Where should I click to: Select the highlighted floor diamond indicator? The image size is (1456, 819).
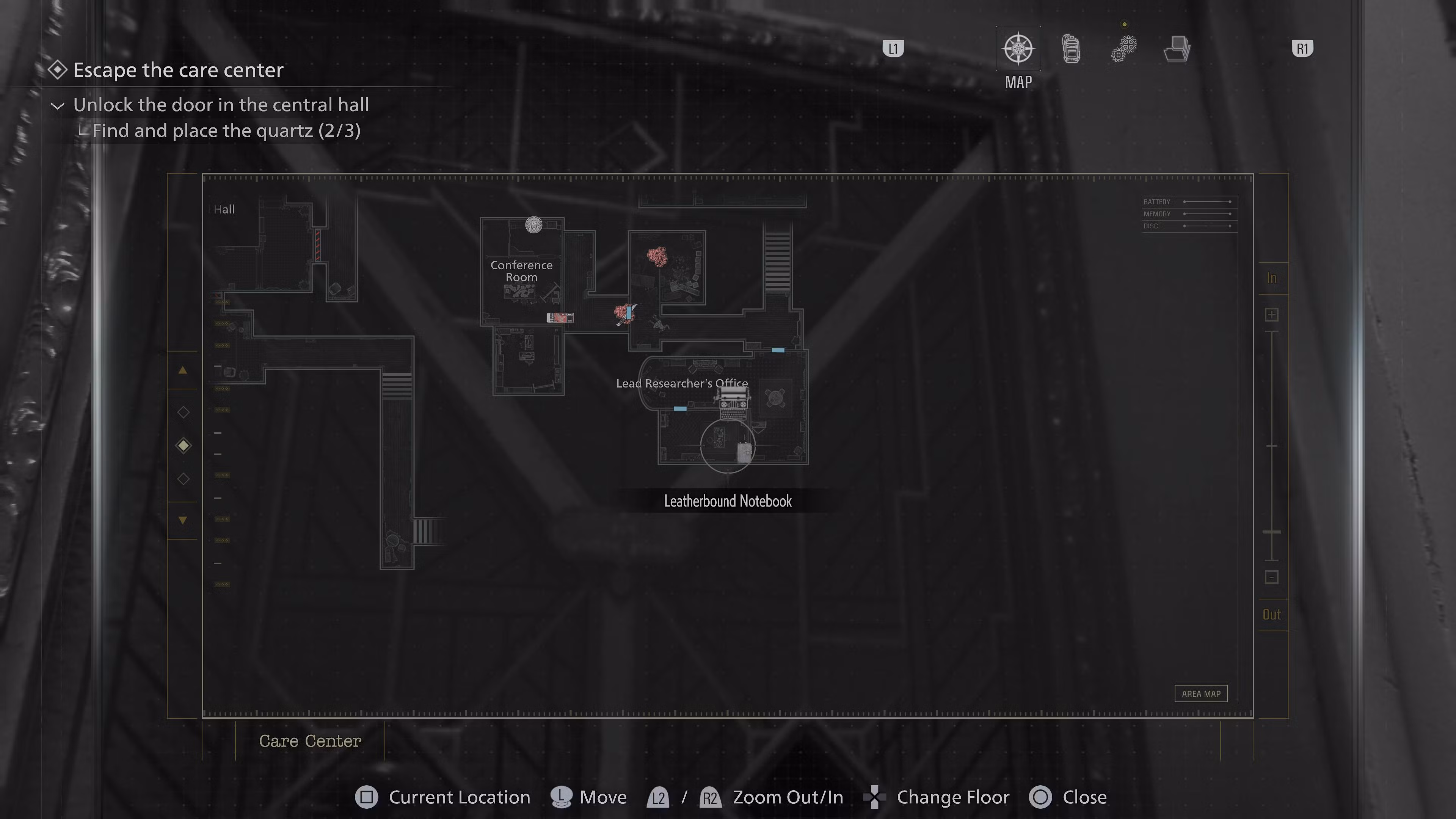click(183, 446)
